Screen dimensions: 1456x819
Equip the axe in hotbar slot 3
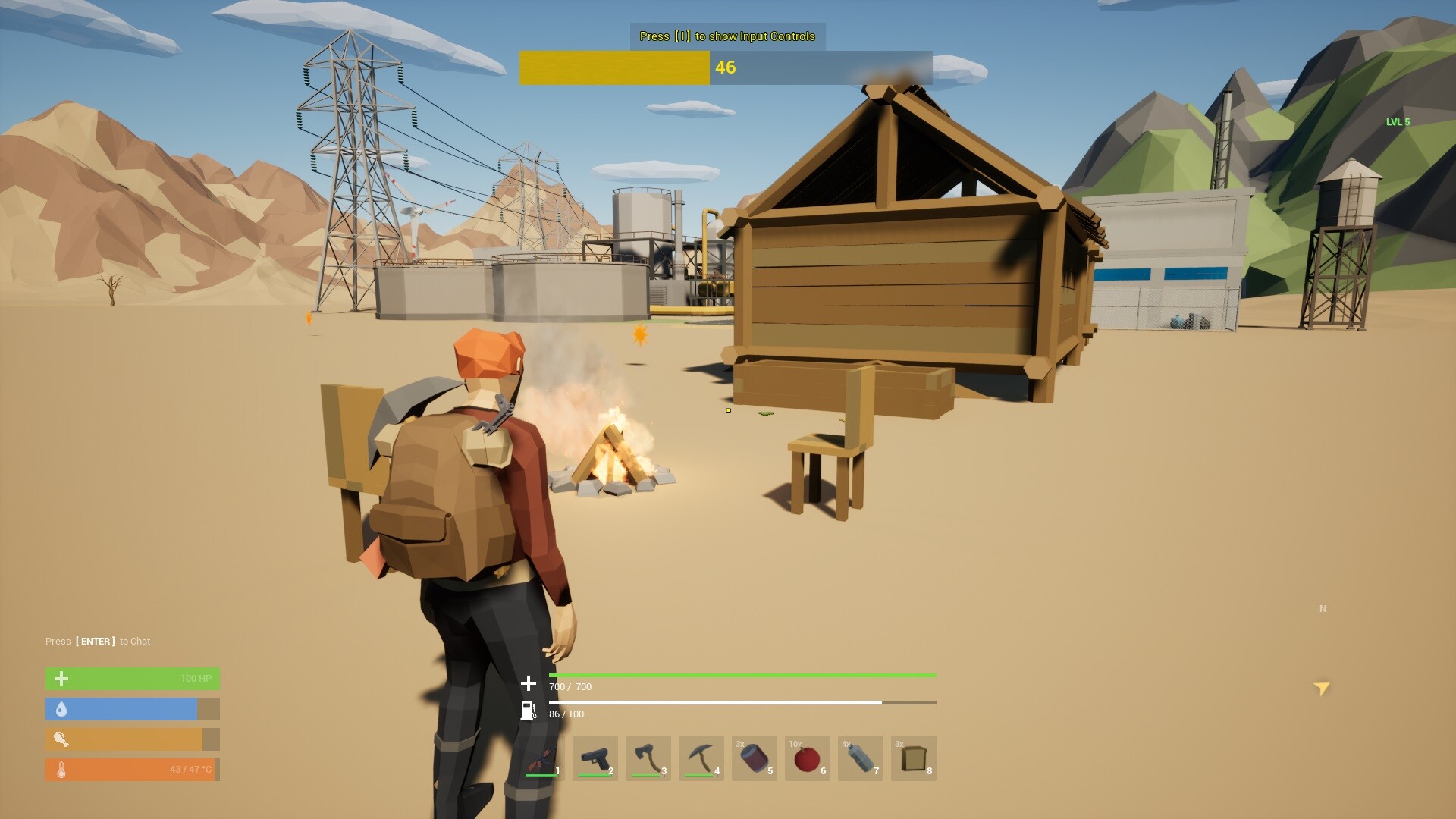pos(650,756)
